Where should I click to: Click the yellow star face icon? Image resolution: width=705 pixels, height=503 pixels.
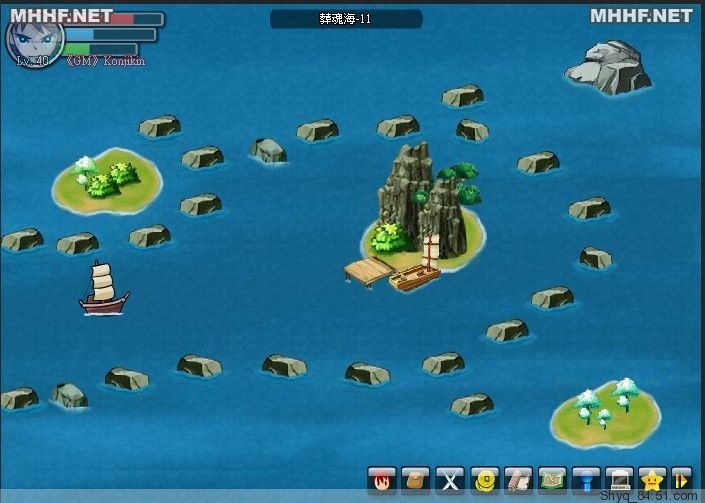point(653,479)
